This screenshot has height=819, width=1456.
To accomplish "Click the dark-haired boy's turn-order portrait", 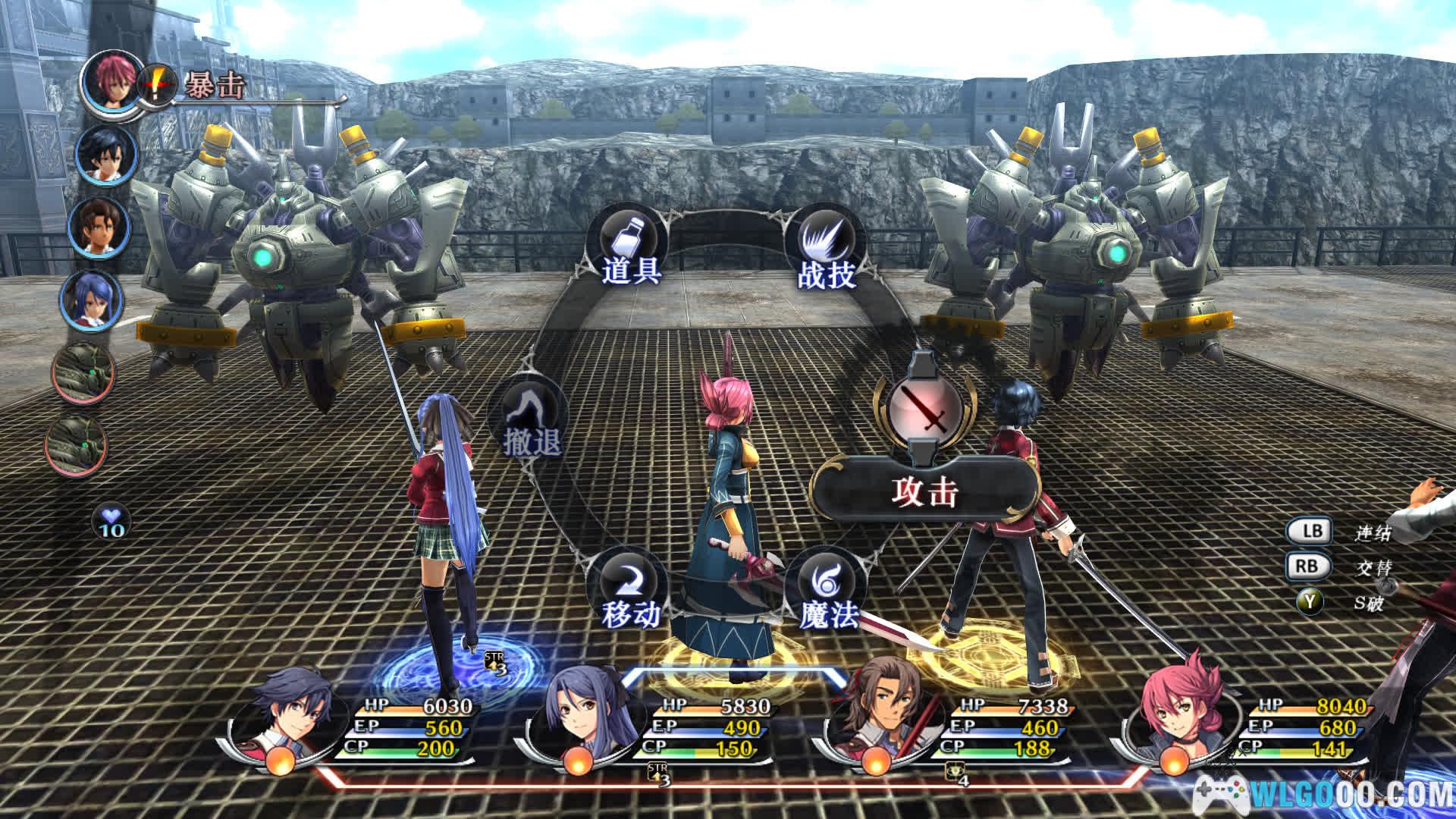I will [x=108, y=155].
